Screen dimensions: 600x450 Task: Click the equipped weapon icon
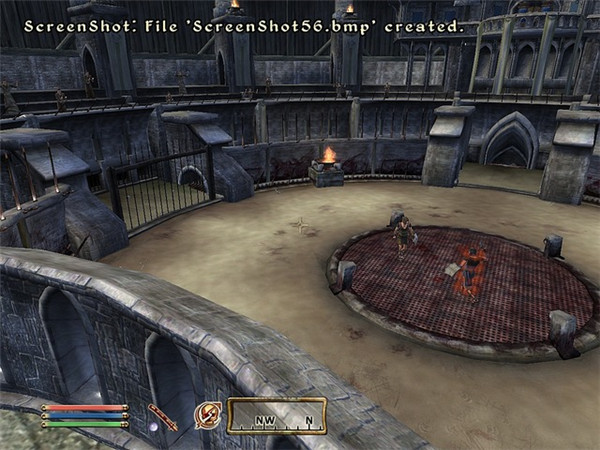click(x=161, y=417)
